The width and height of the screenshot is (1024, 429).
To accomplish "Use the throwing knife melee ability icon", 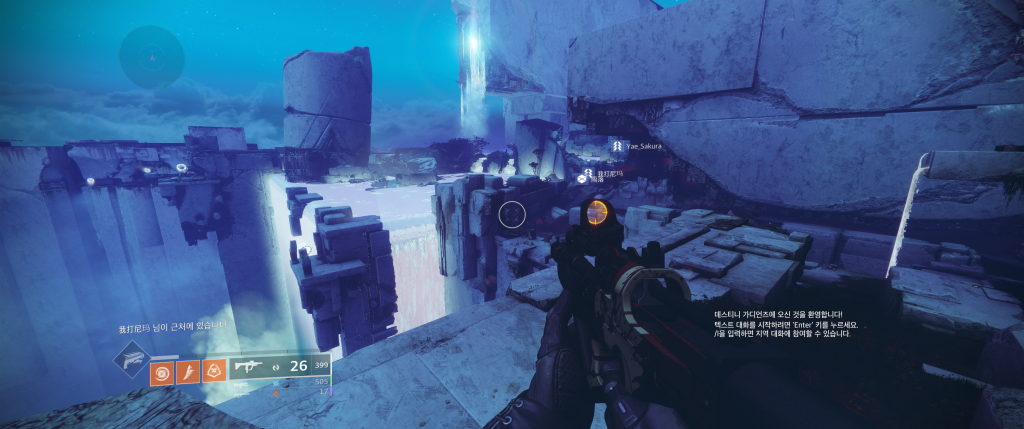I will pyautogui.click(x=187, y=373).
